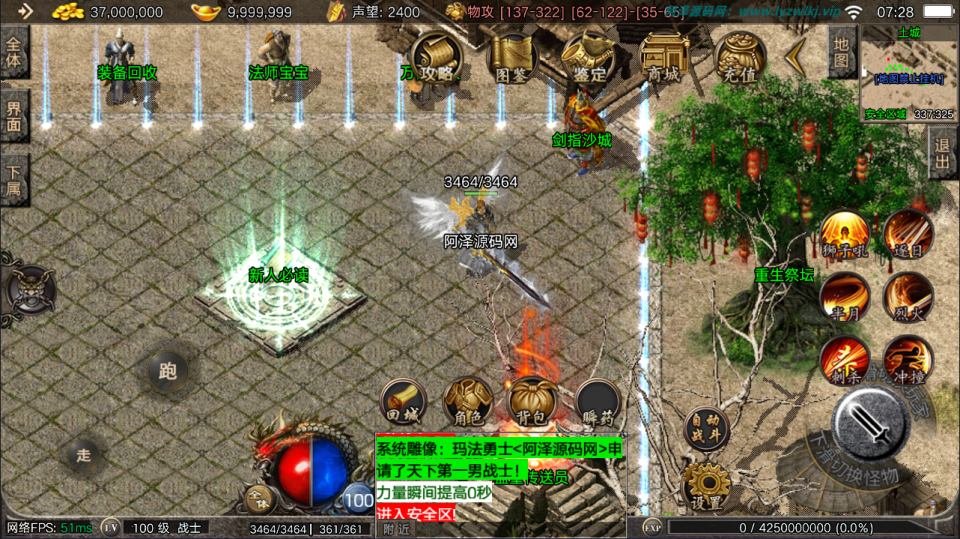Activate the 半月 slash skill
The height and width of the screenshot is (539, 960).
844,297
